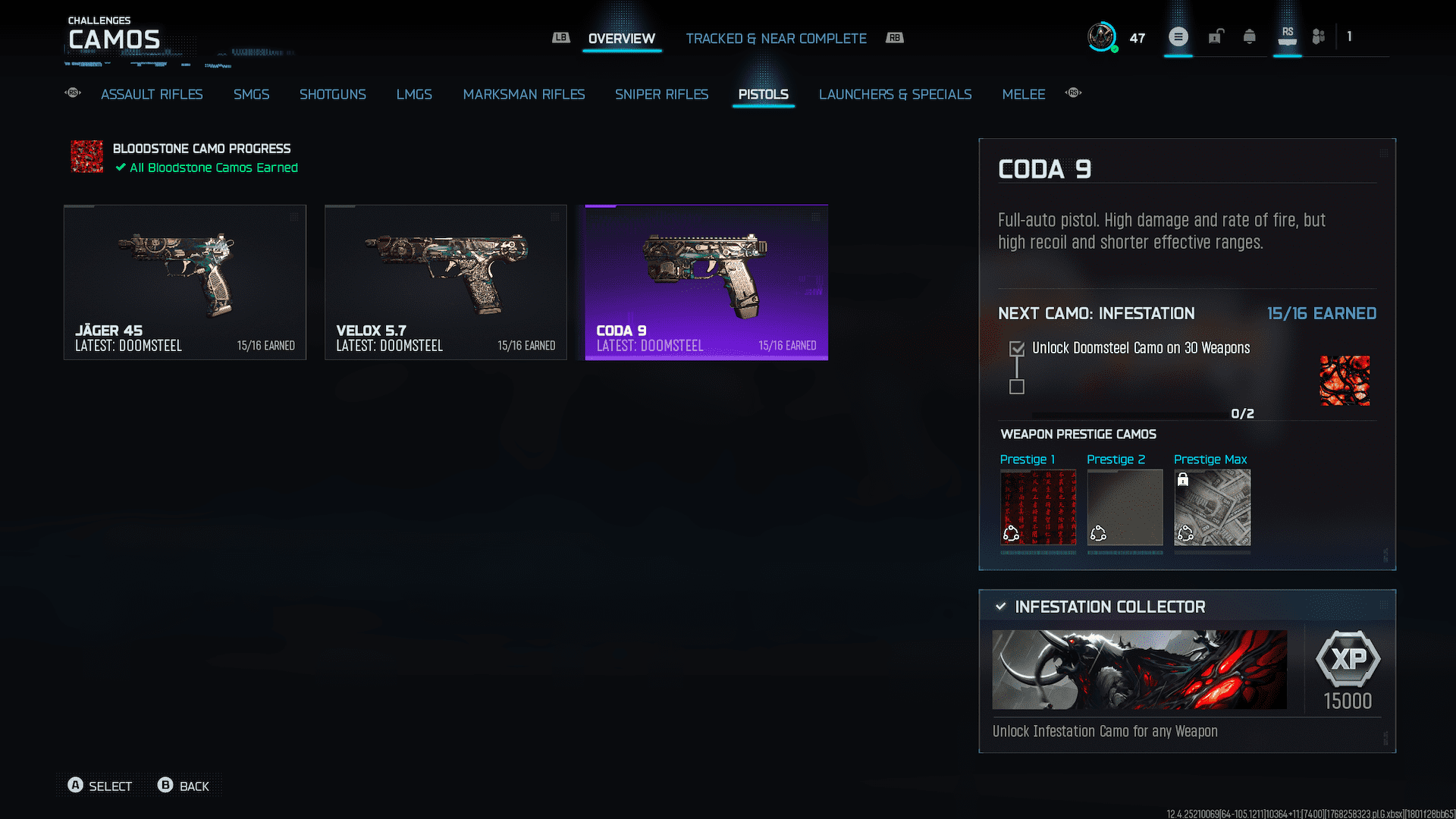This screenshot has height=819, width=1456.
Task: Choose the LMGs category
Action: pyautogui.click(x=414, y=94)
